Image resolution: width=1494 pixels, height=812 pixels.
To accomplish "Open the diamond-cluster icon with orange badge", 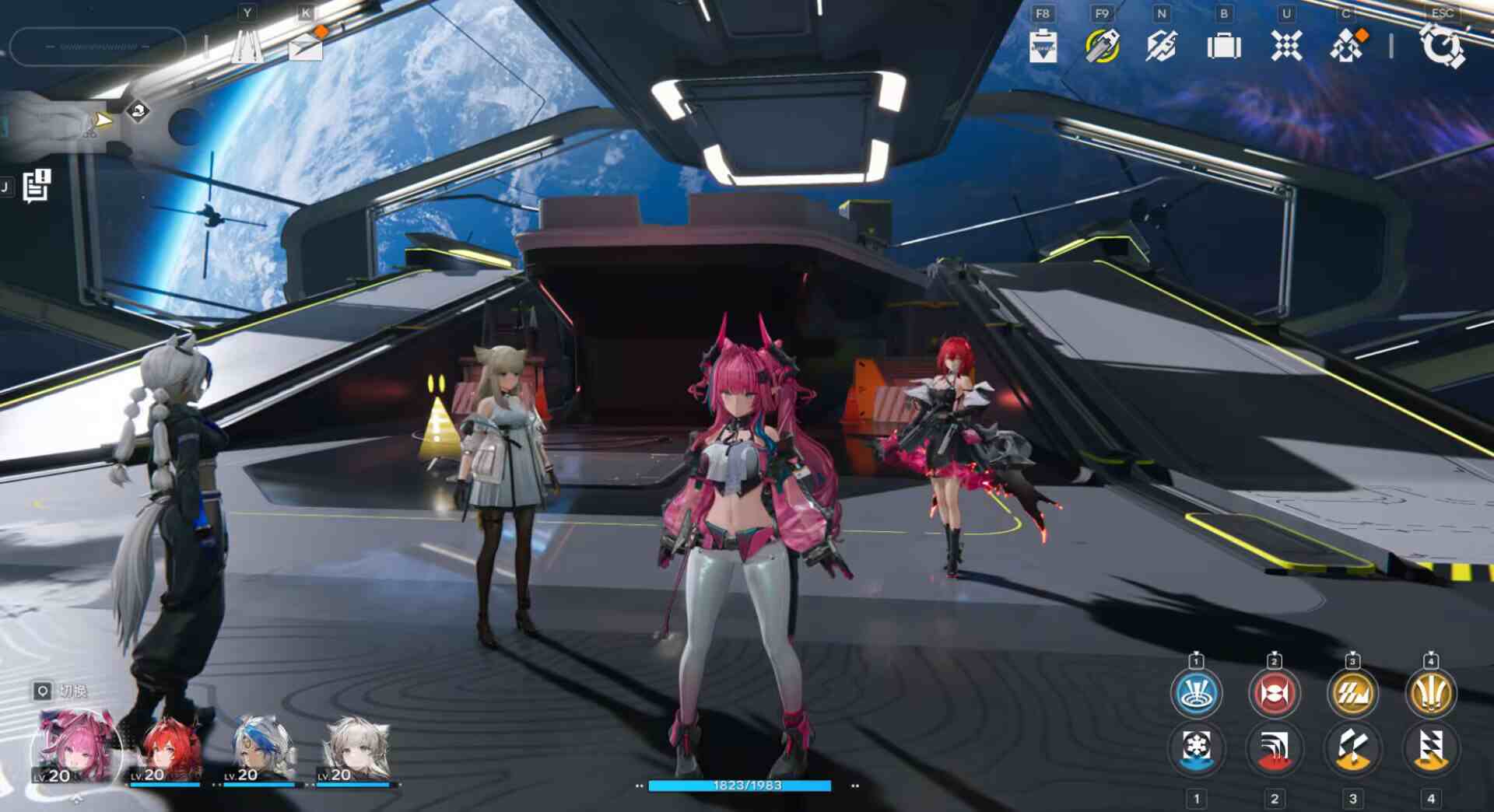I will [1347, 46].
